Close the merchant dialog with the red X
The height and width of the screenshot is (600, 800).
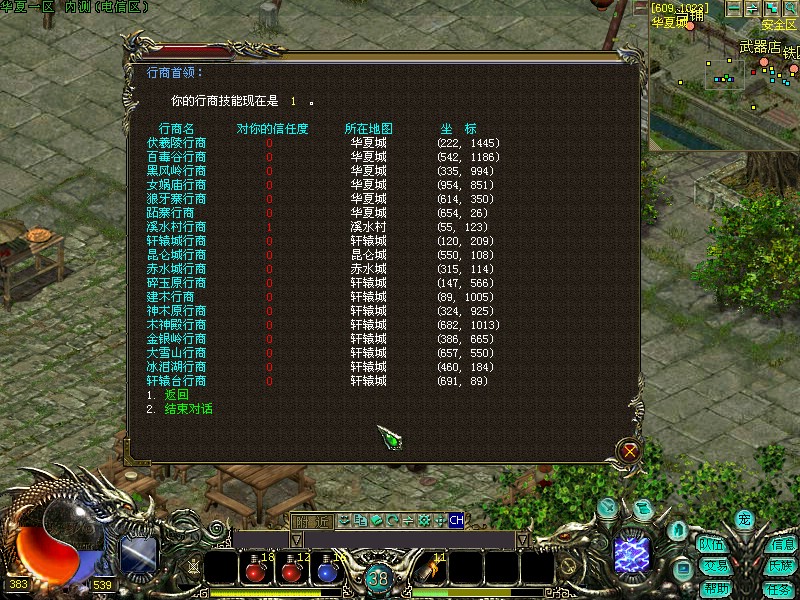pos(630,451)
